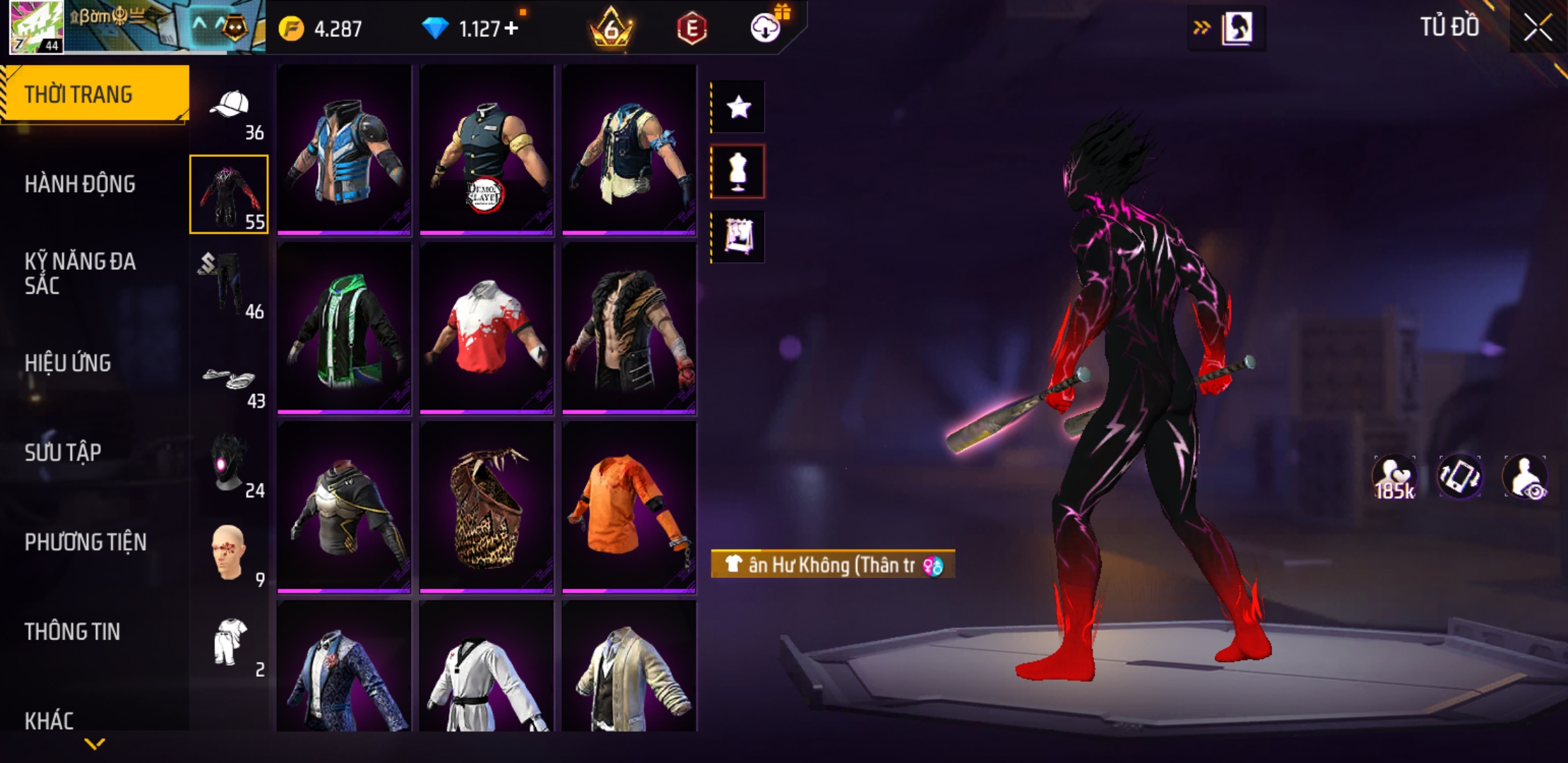Select the Hiệu Ứng category
Screen dimensions: 1568x763
[68, 363]
